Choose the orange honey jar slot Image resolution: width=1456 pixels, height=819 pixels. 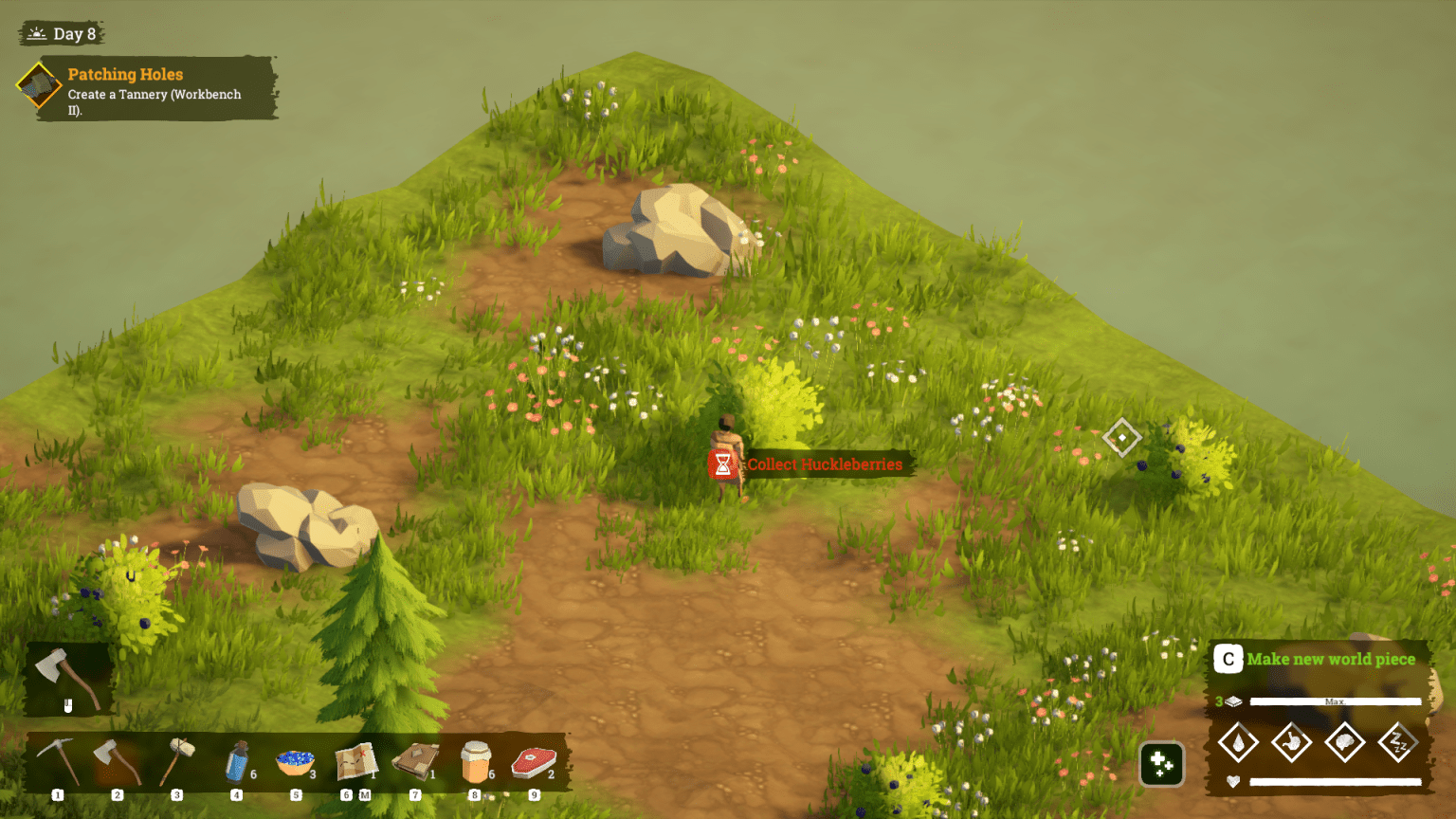pos(475,761)
